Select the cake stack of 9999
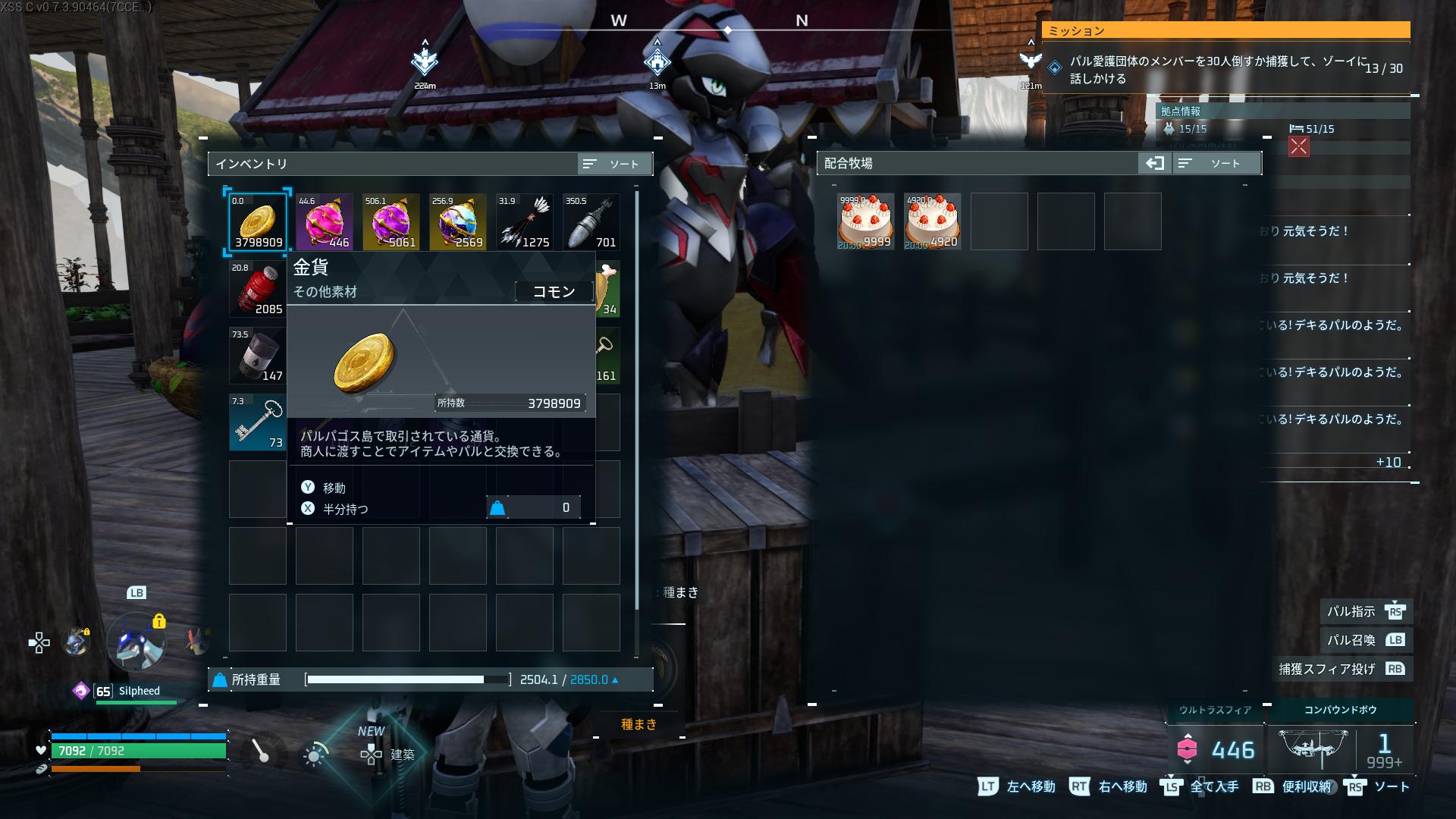Image resolution: width=1456 pixels, height=819 pixels. point(866,221)
